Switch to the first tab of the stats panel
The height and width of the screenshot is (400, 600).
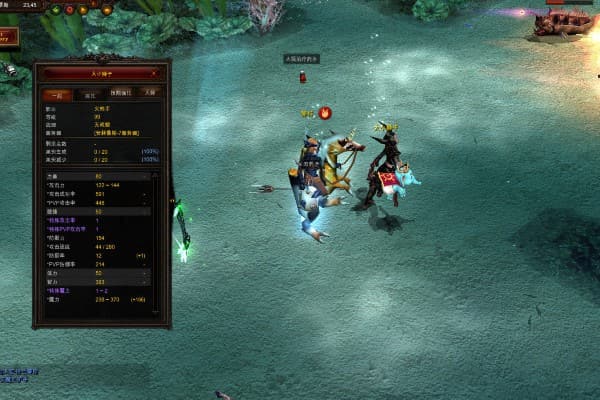point(57,93)
